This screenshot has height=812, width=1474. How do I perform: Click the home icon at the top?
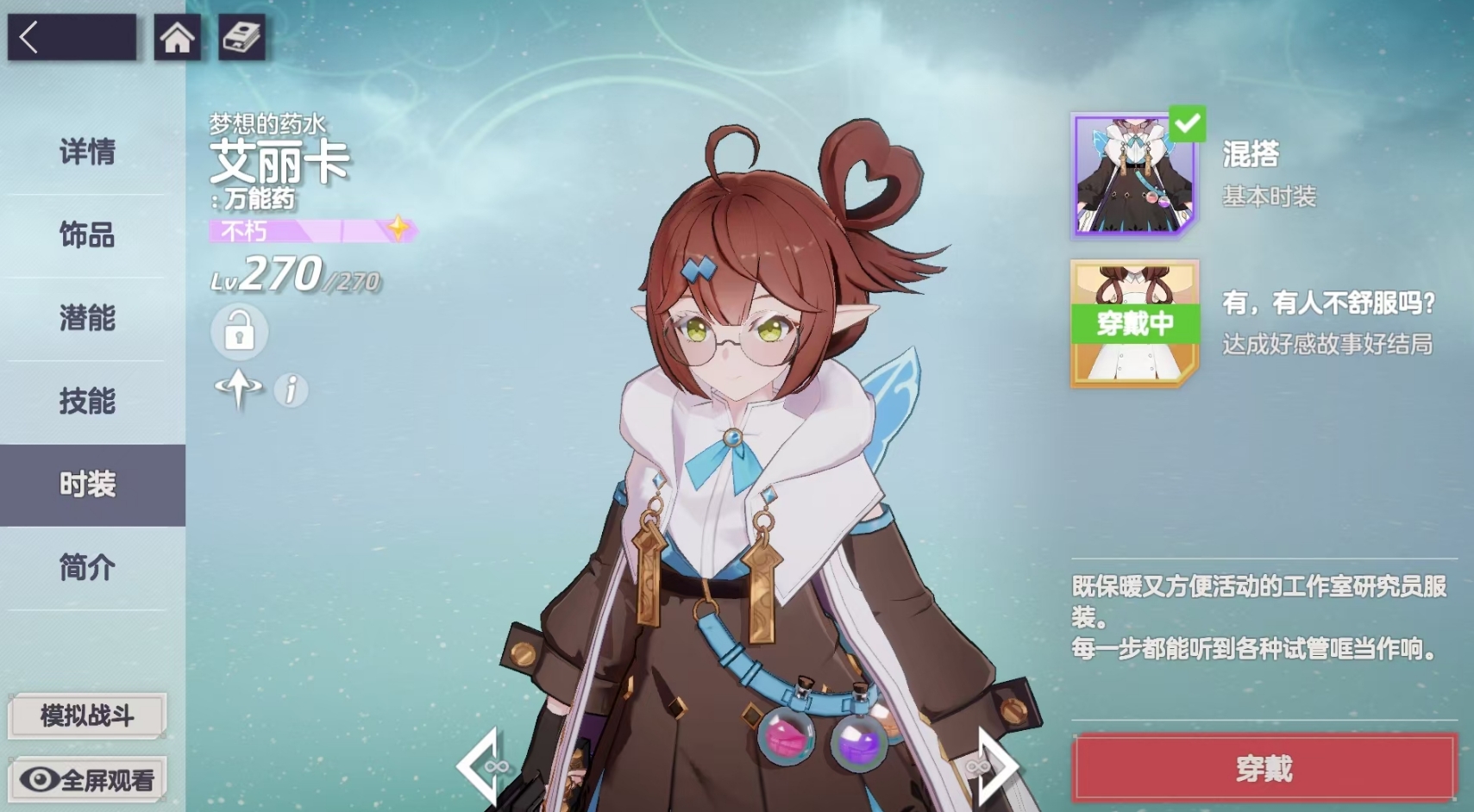[177, 38]
